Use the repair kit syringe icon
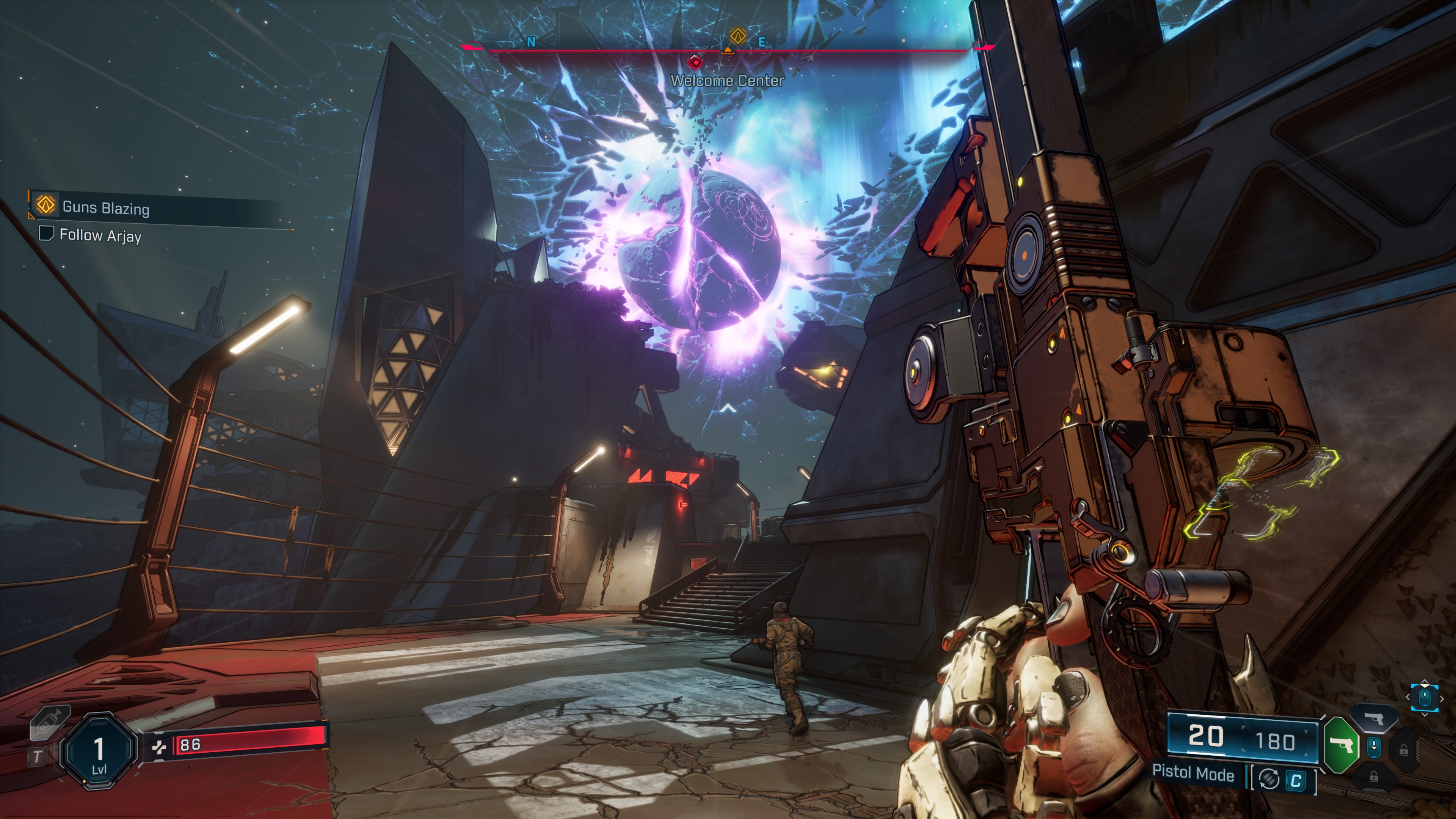The height and width of the screenshot is (819, 1456). 50,723
